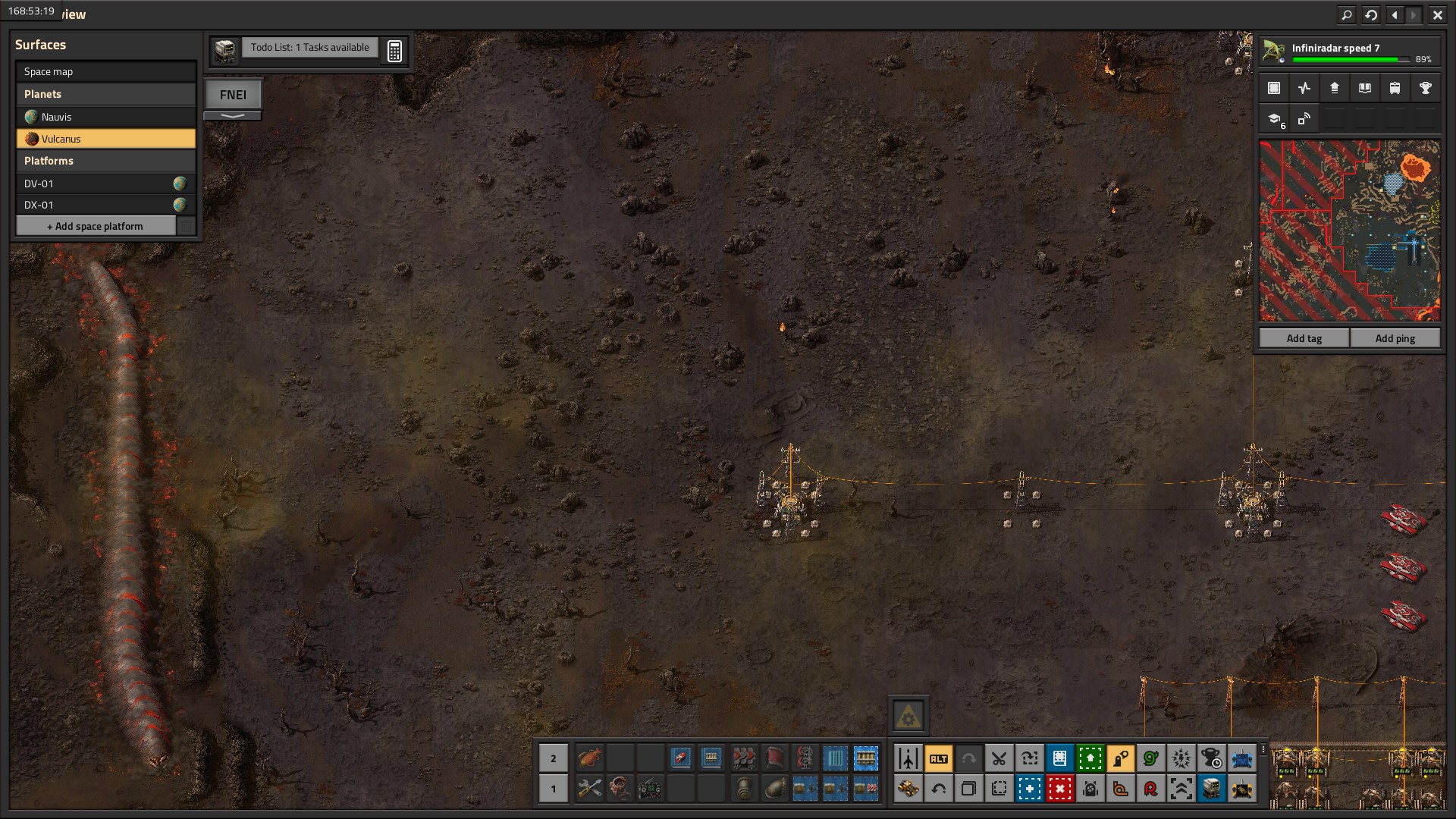Click the Add ping button
The image size is (1456, 819).
[1395, 338]
